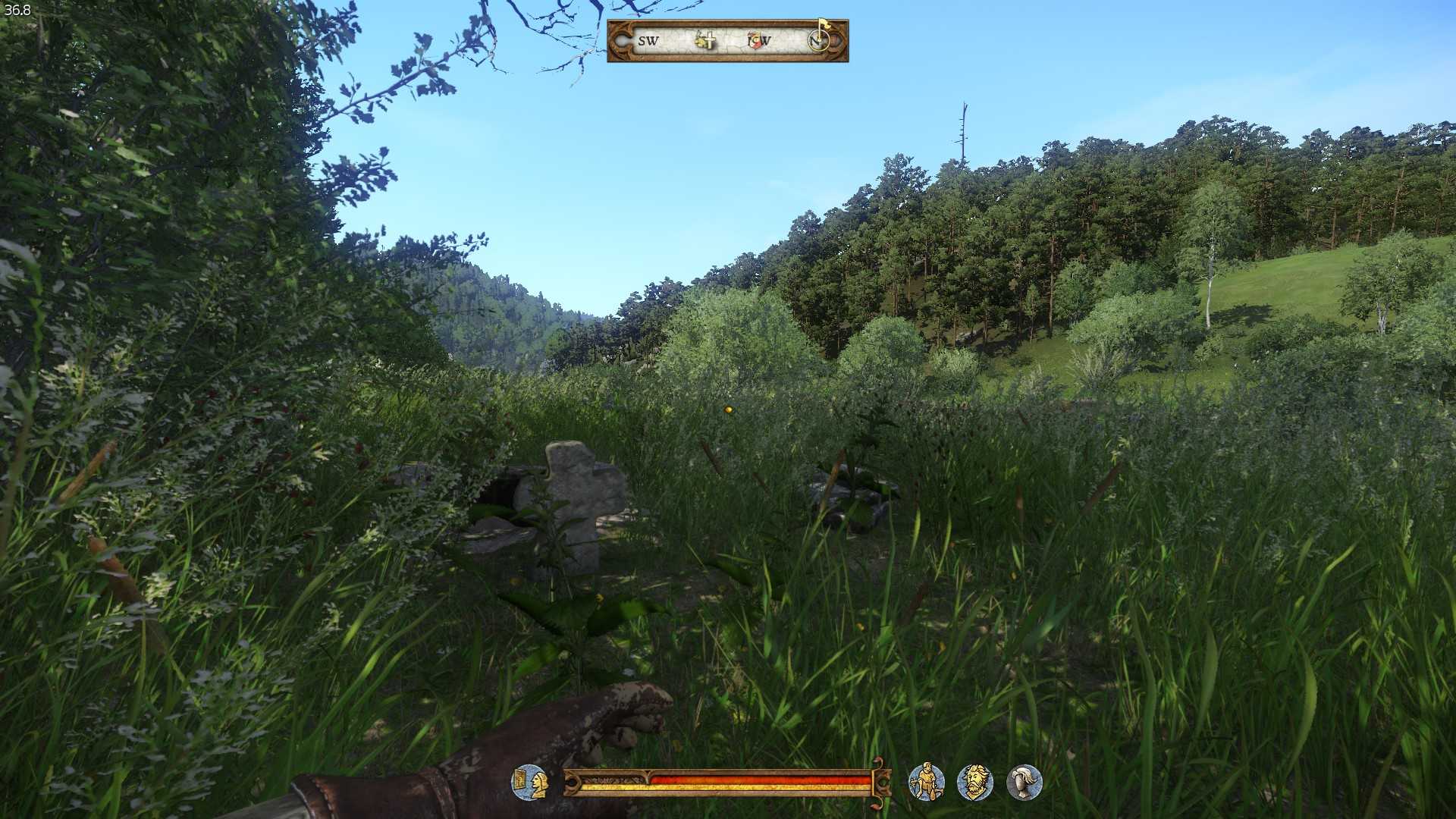Click the plumed helmet status icon

(1025, 782)
